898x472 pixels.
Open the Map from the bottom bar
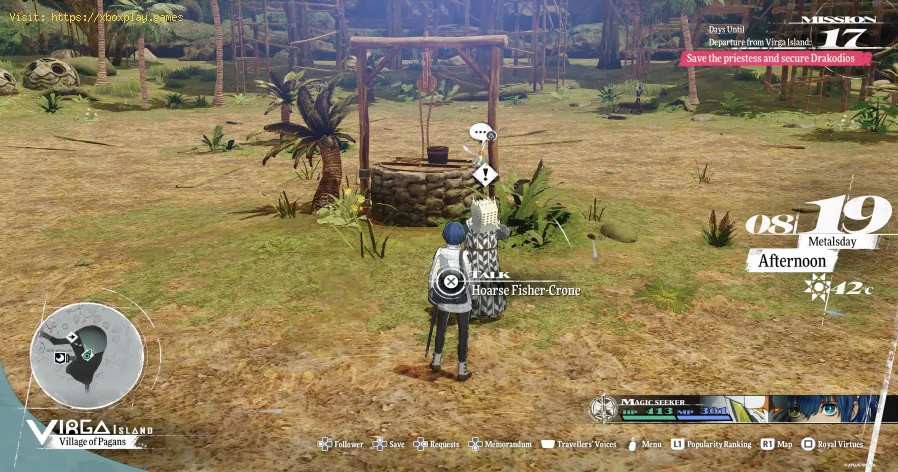click(775, 444)
